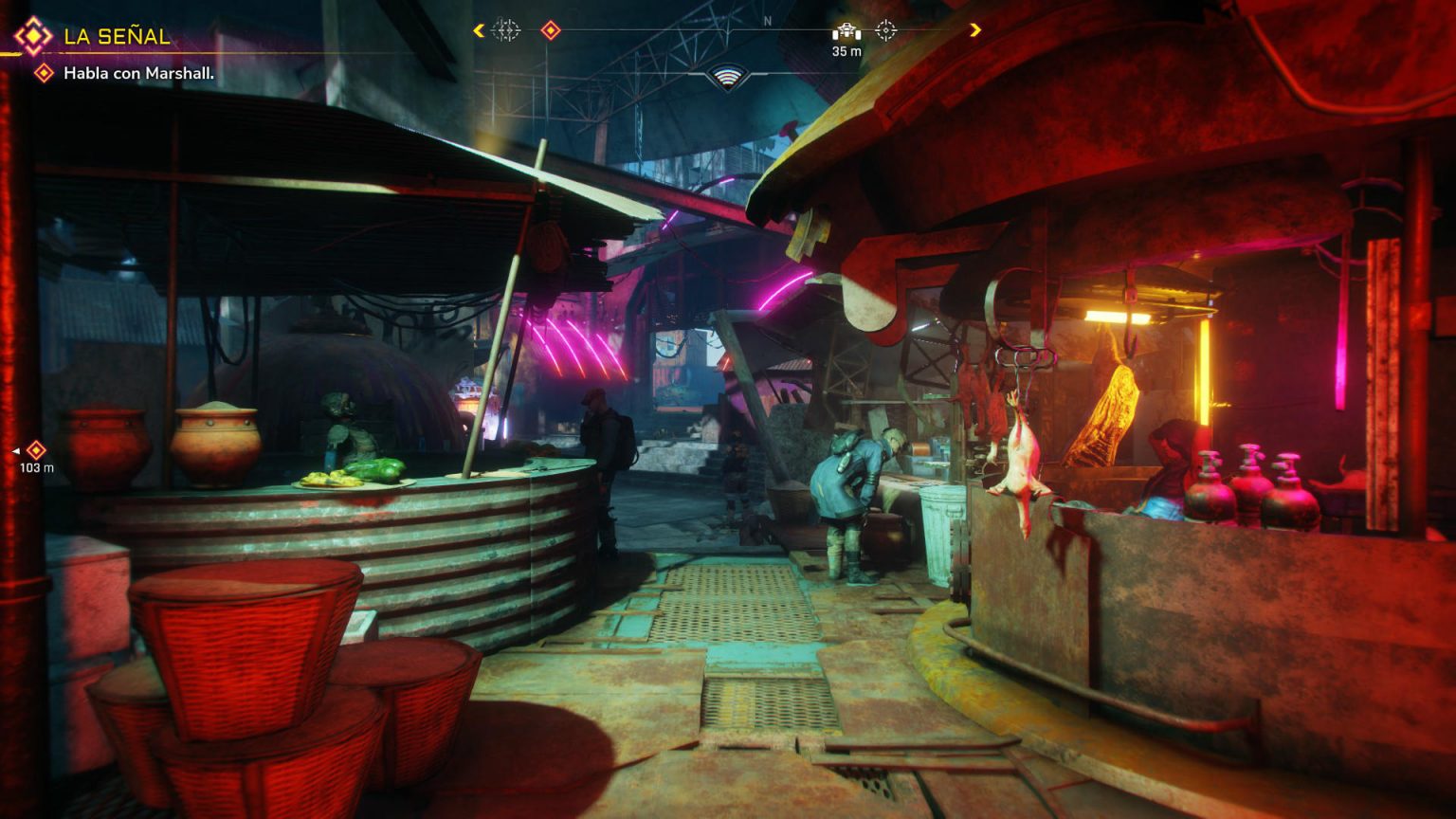
Task: Select the 'Habla con Marshall' objective
Action: point(138,73)
